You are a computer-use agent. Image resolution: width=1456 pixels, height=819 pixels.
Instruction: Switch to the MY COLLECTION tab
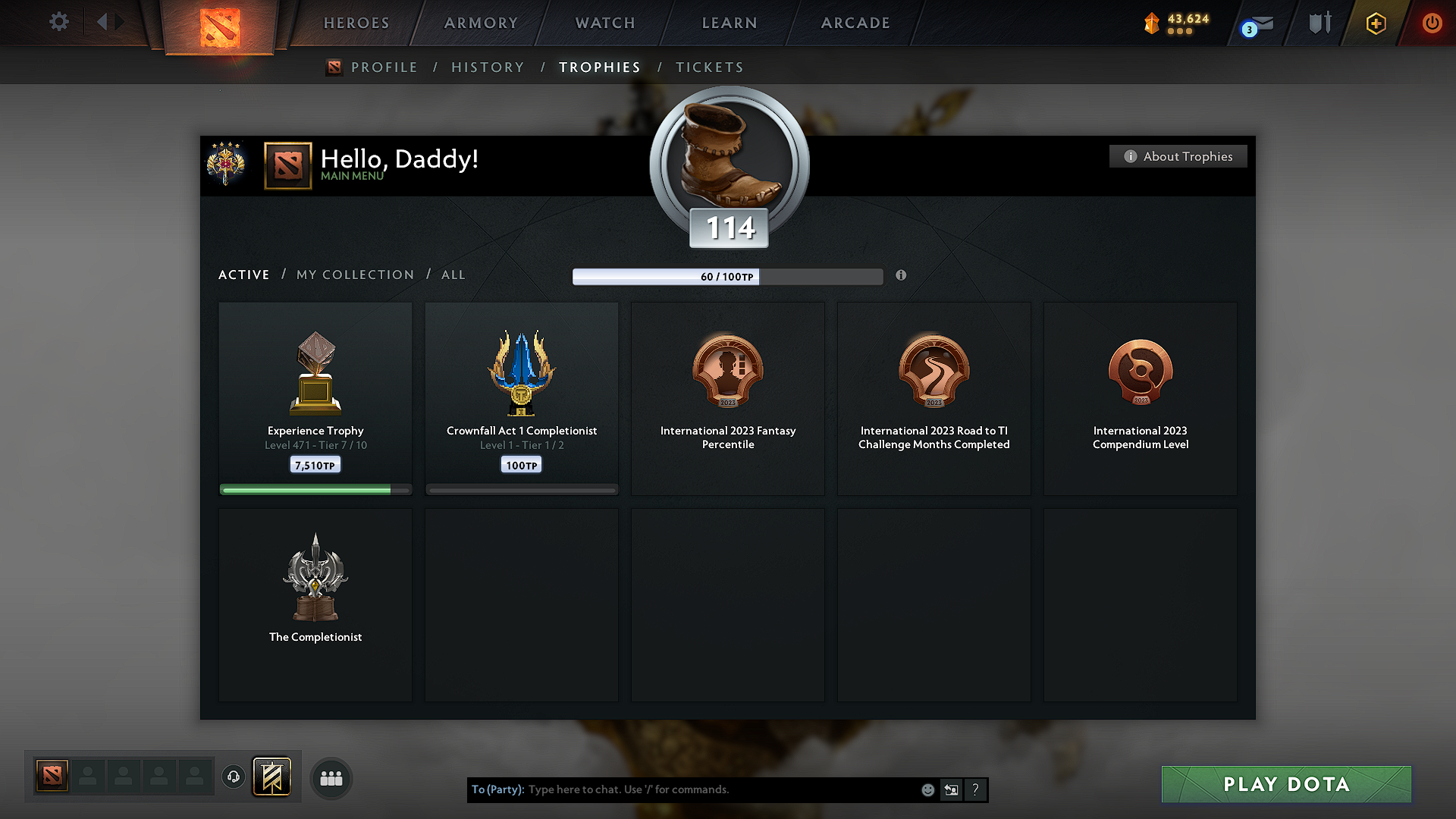point(354,275)
